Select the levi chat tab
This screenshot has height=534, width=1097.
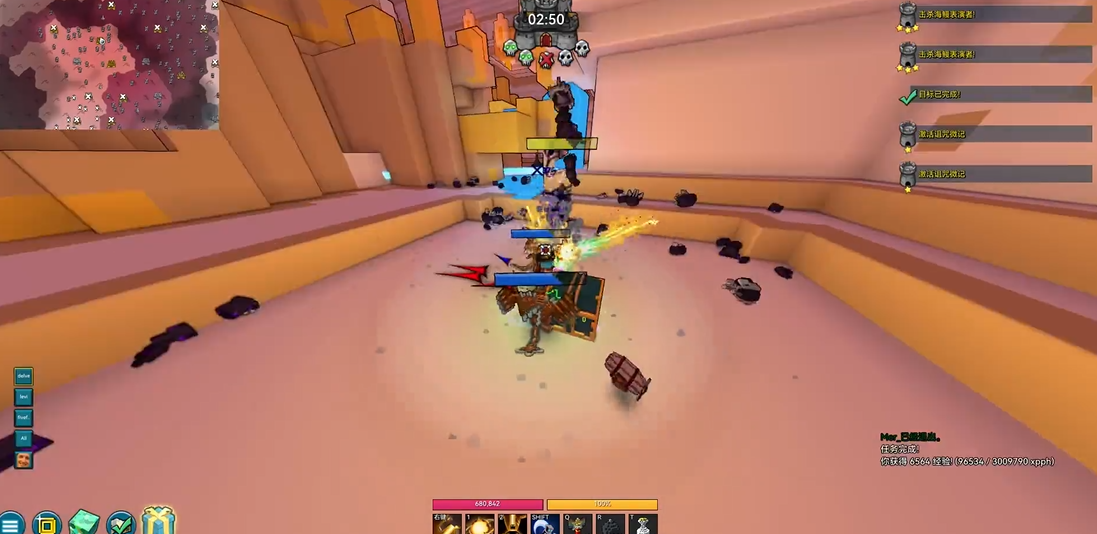point(23,397)
